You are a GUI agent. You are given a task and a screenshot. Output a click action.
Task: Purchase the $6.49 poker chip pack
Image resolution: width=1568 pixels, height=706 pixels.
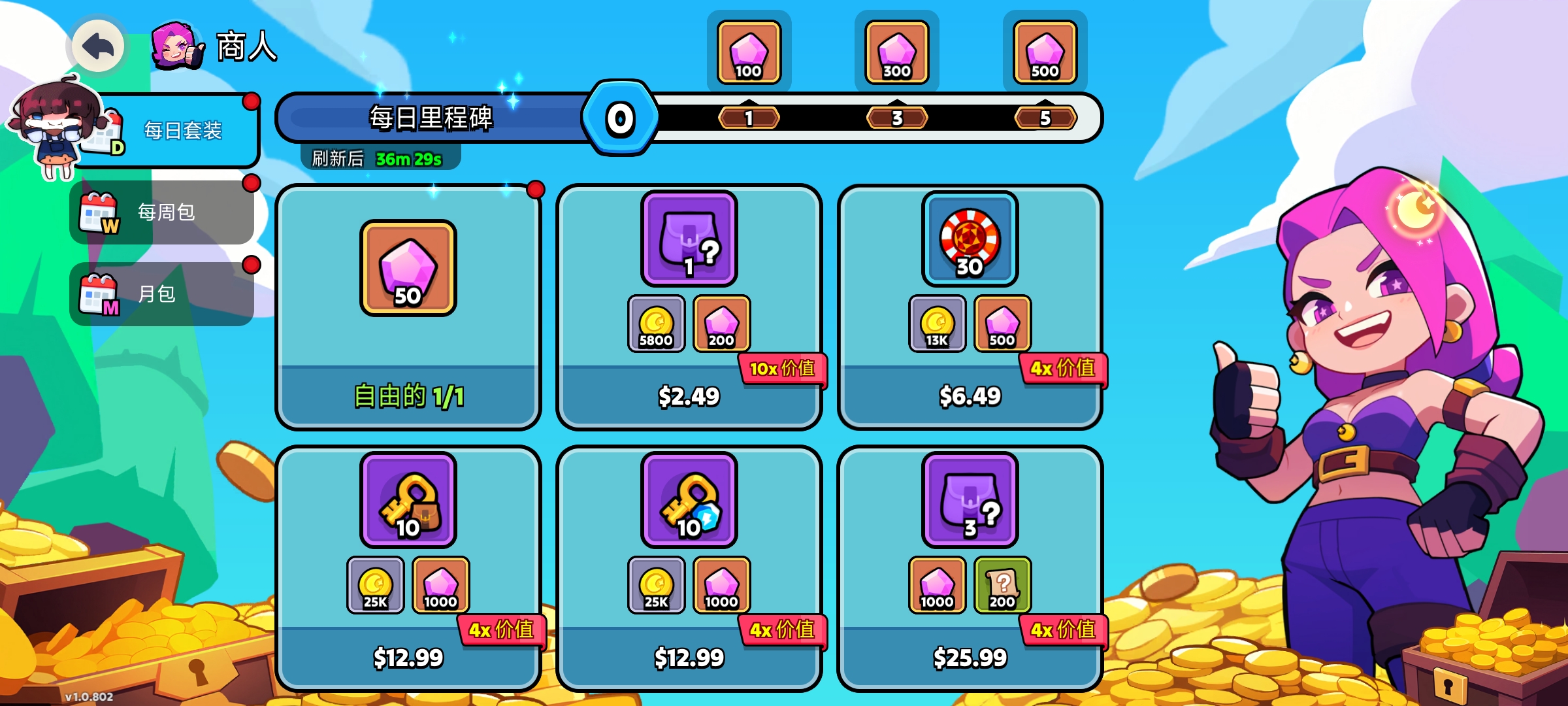click(x=970, y=395)
